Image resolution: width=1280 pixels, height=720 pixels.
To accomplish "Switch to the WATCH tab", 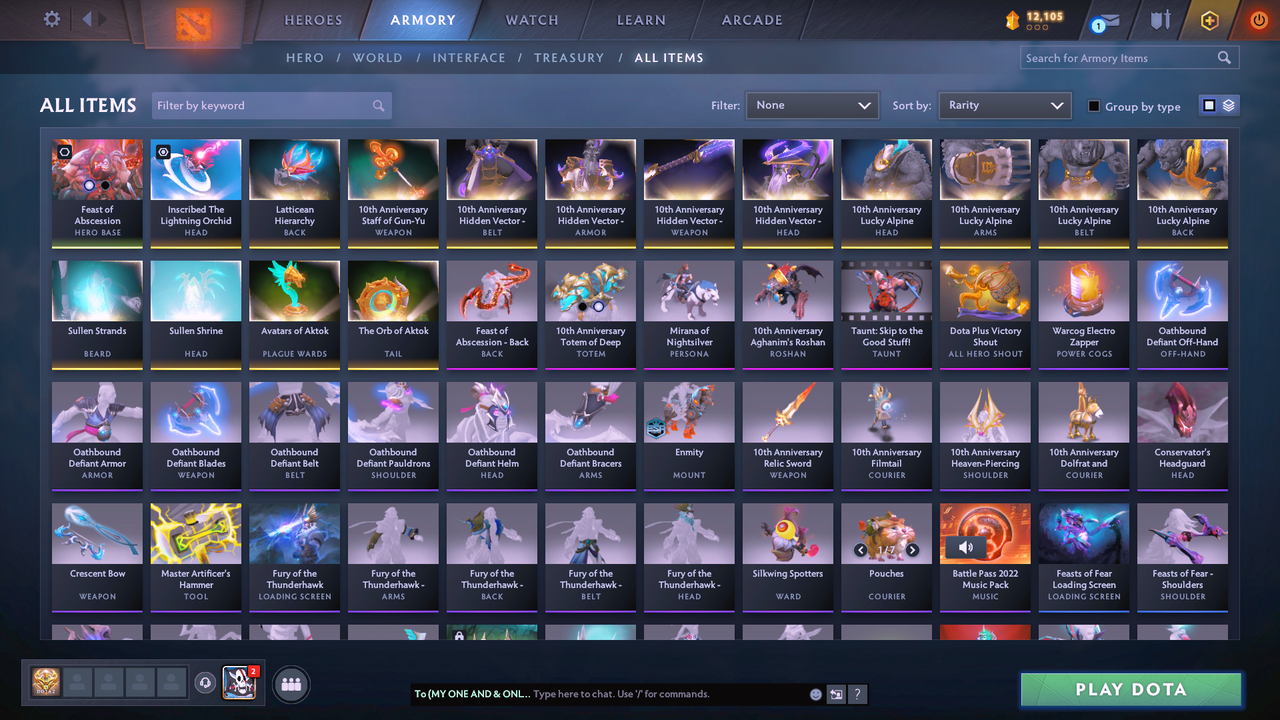I will [x=531, y=19].
